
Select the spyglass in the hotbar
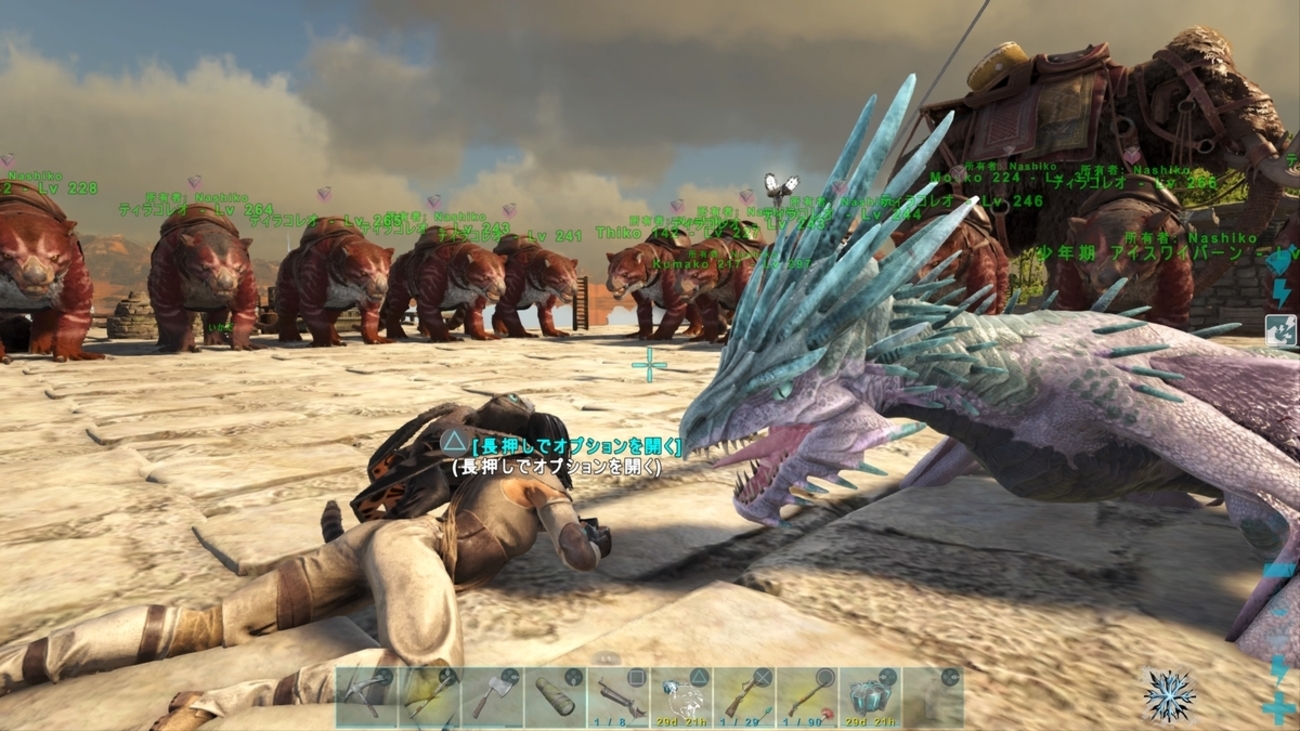[555, 697]
